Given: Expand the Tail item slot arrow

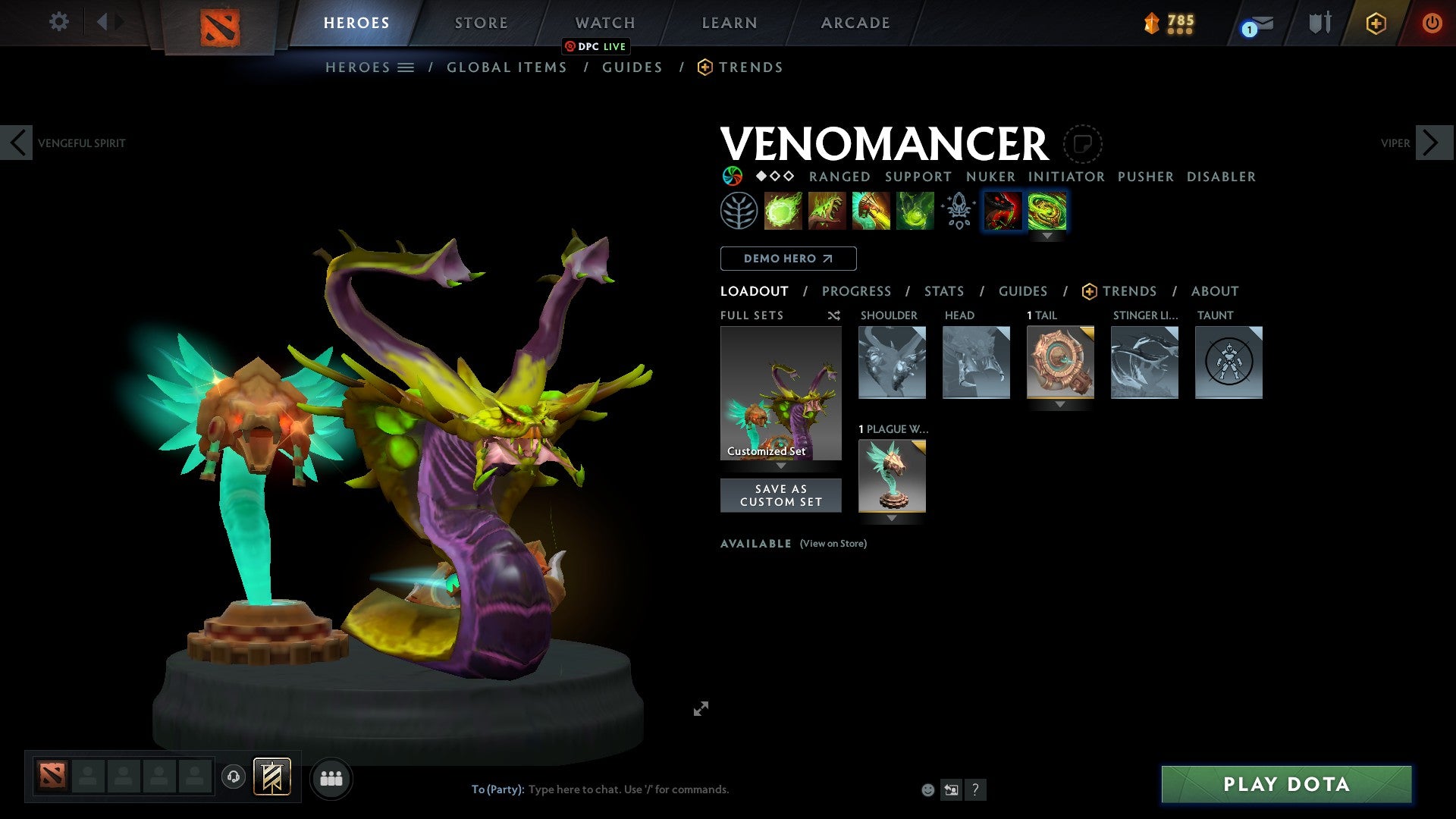Looking at the screenshot, I should [1060, 404].
